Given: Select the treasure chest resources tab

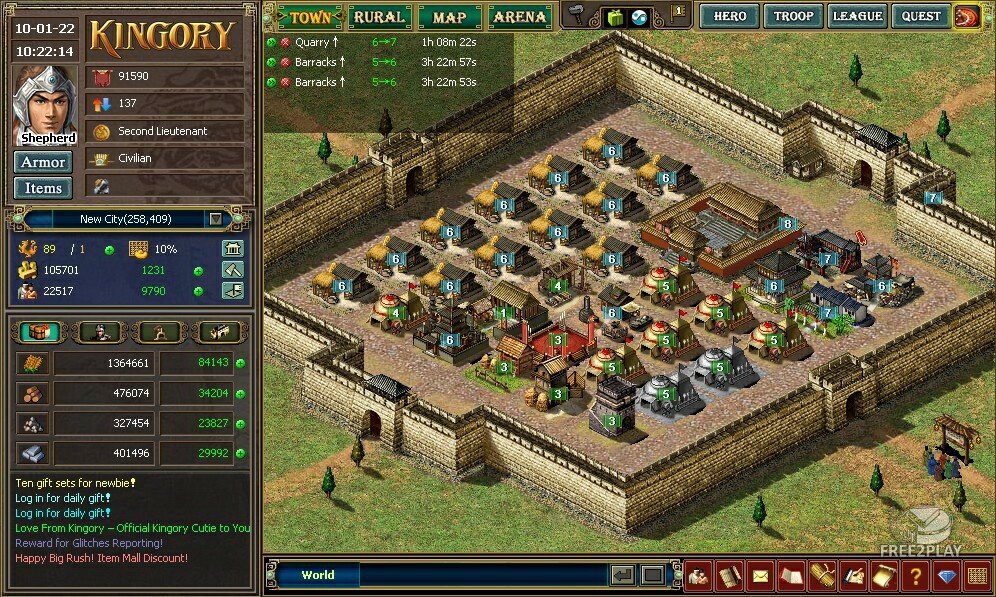Looking at the screenshot, I should [38, 332].
